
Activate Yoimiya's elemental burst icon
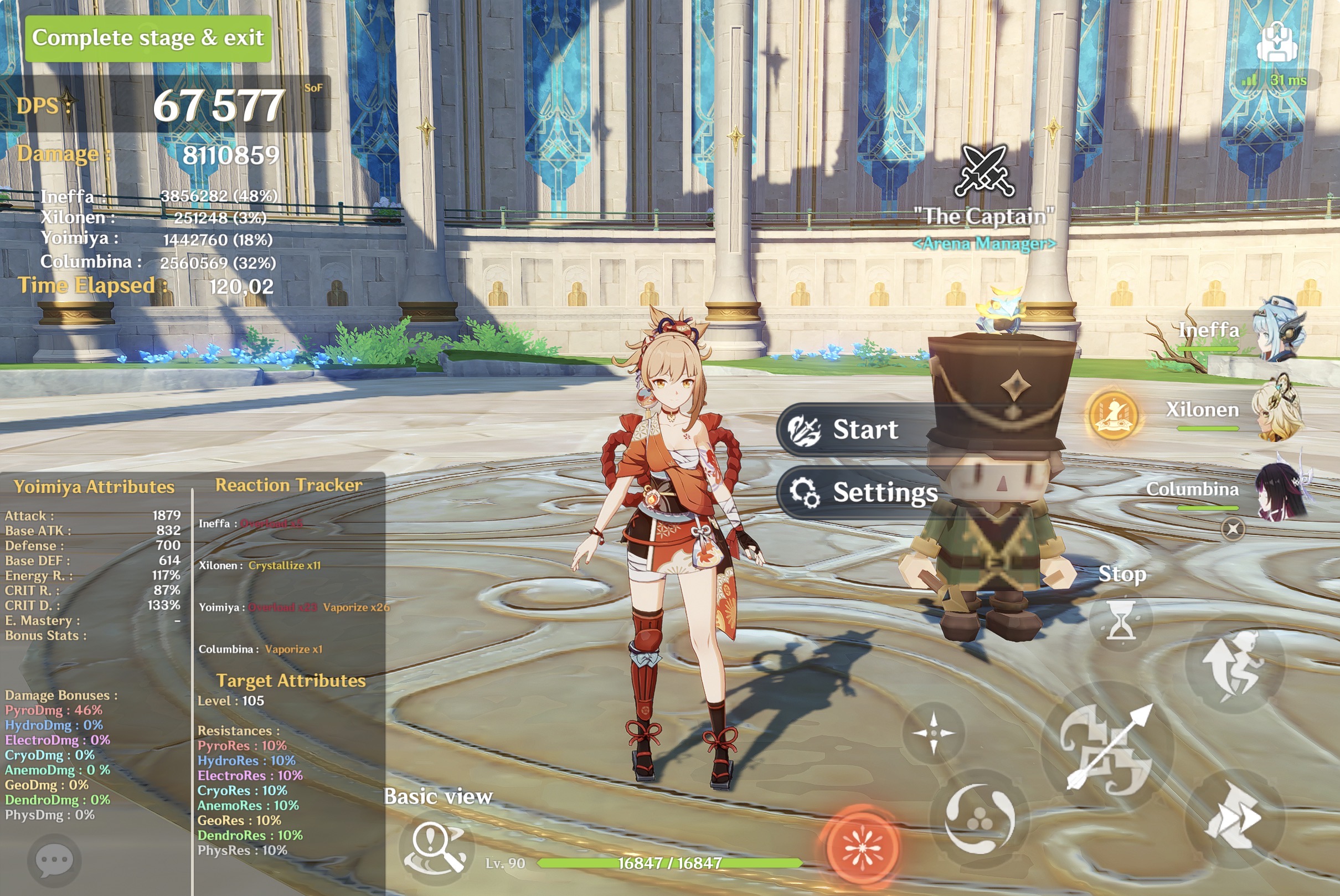point(862,847)
